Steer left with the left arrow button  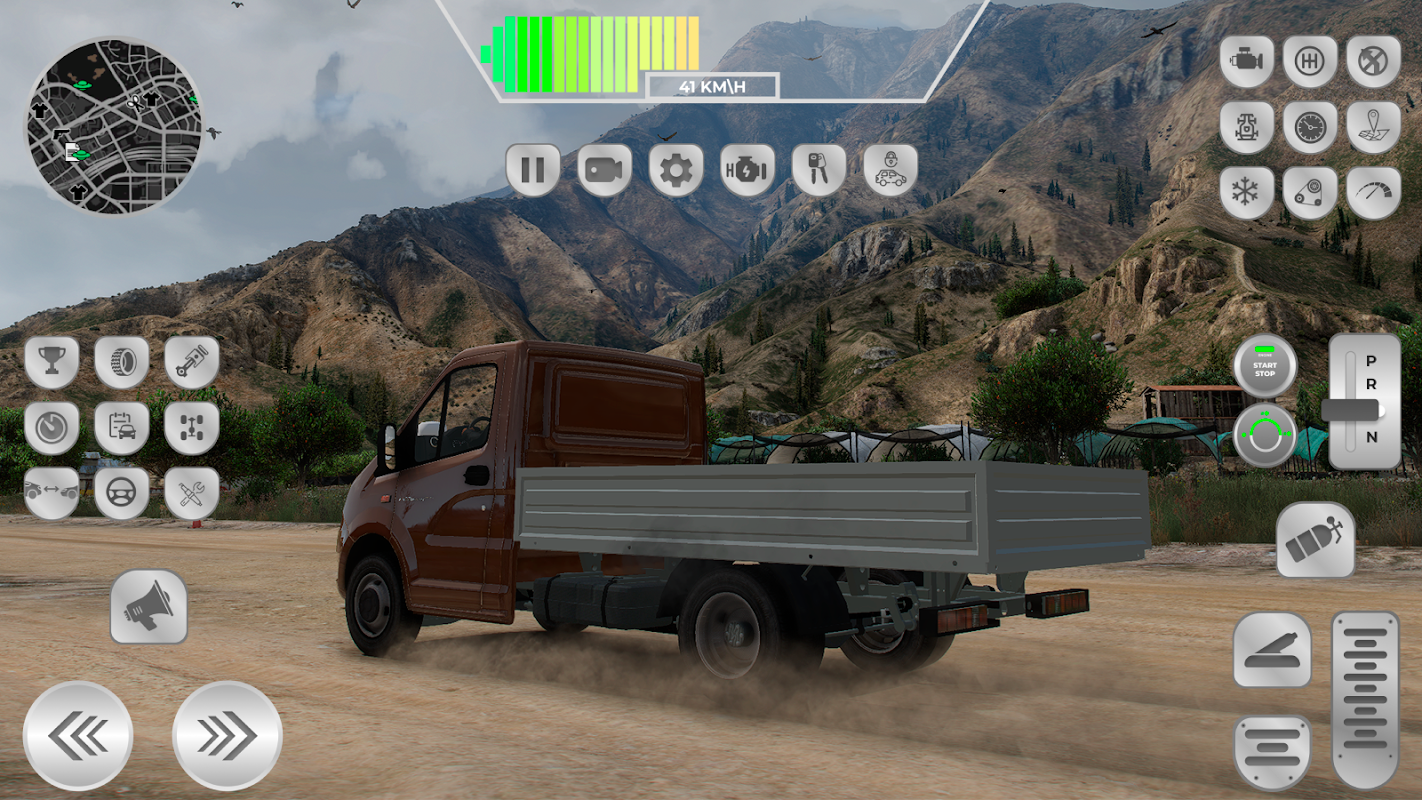tap(78, 737)
